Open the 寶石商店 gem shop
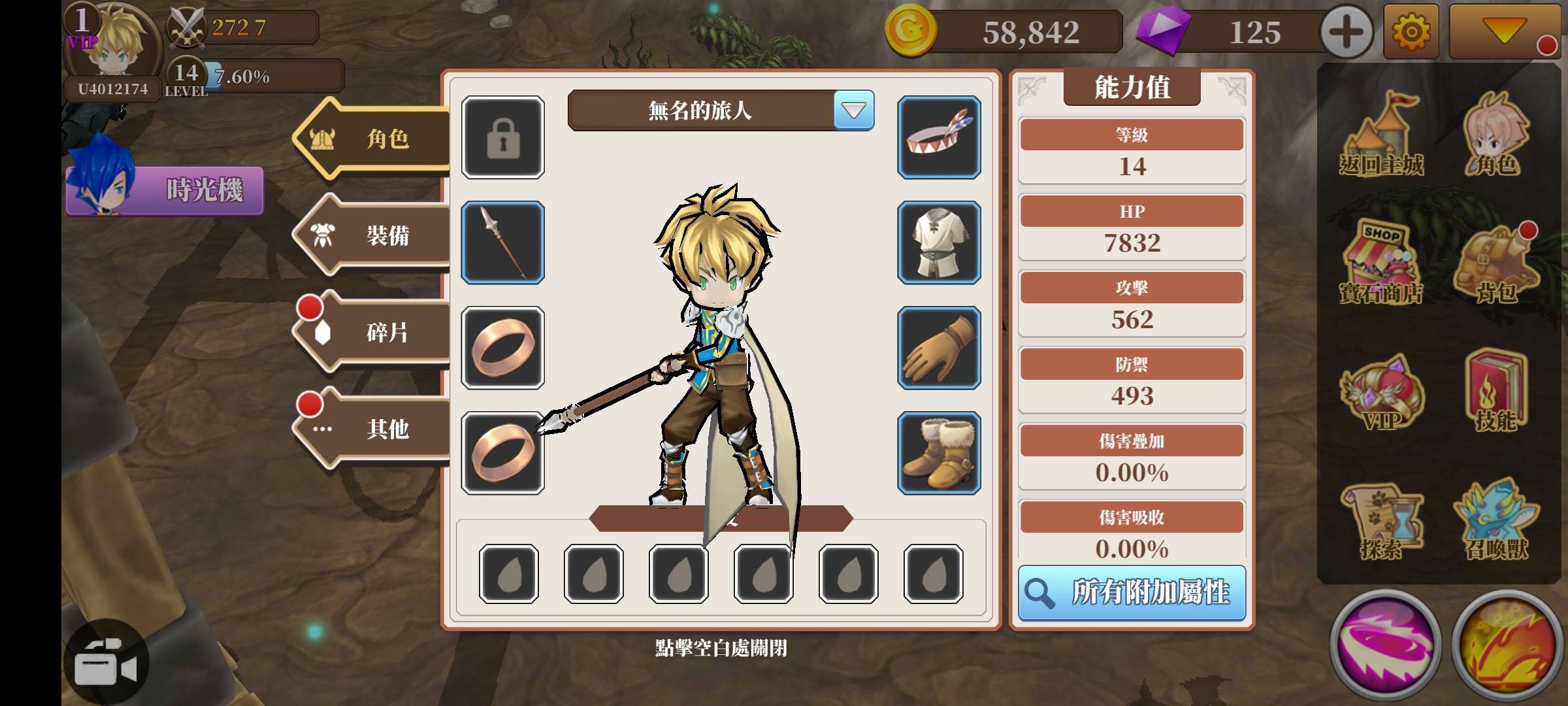 [x=1381, y=265]
